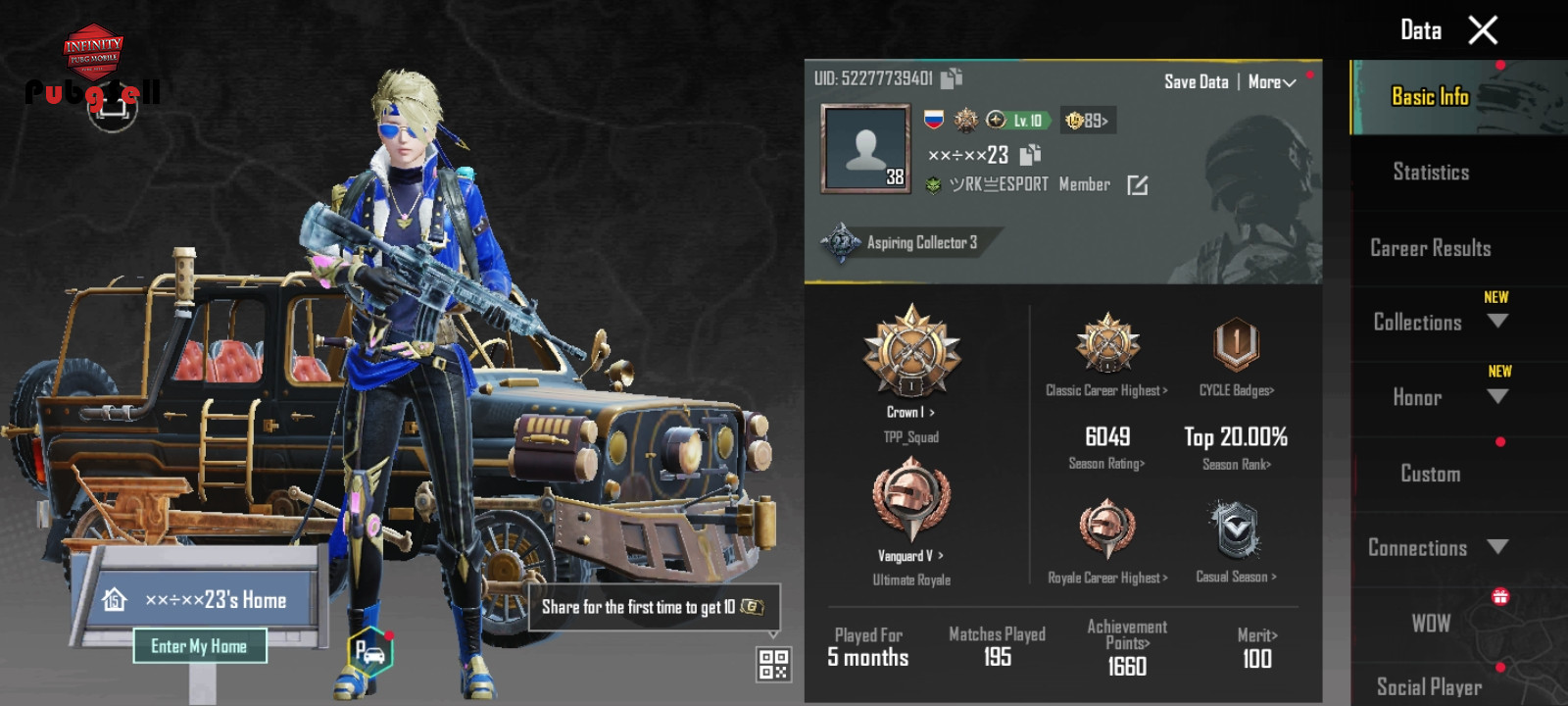Image resolution: width=1568 pixels, height=706 pixels.
Task: Click the vehicle garage hexagon icon
Action: pos(369,651)
